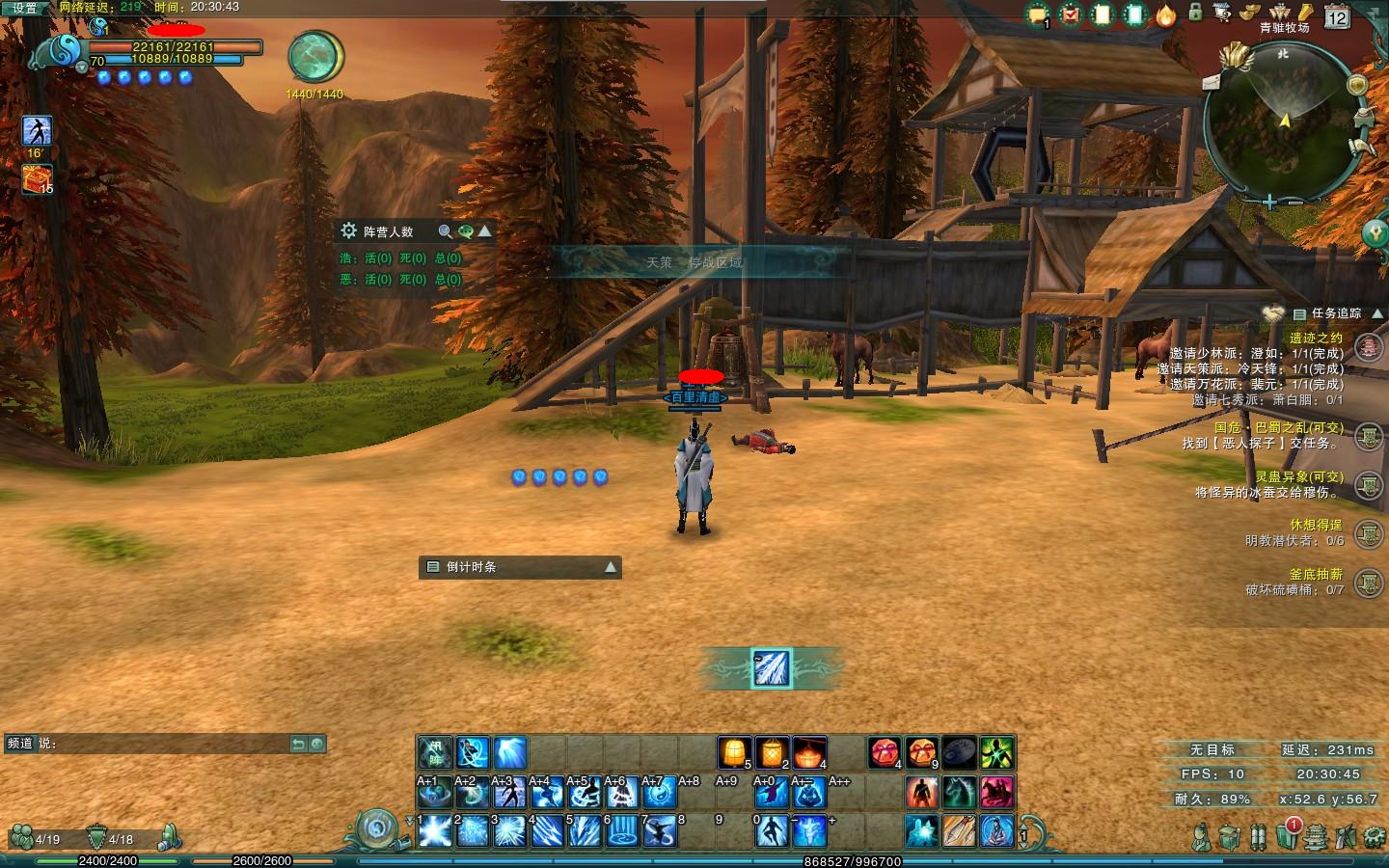1389x868 pixels.
Task: Click the minimap's plus zoom button
Action: (1270, 203)
